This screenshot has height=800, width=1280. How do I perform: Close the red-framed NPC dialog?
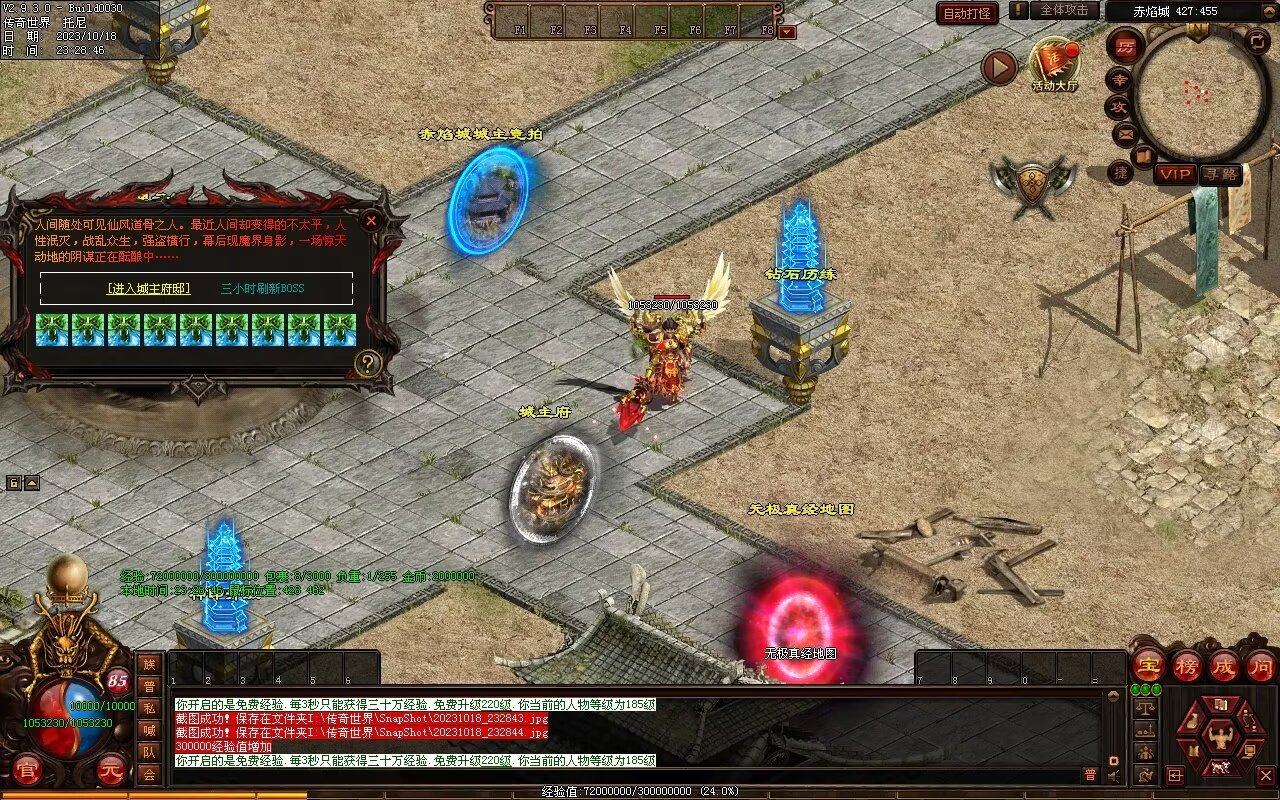click(371, 220)
